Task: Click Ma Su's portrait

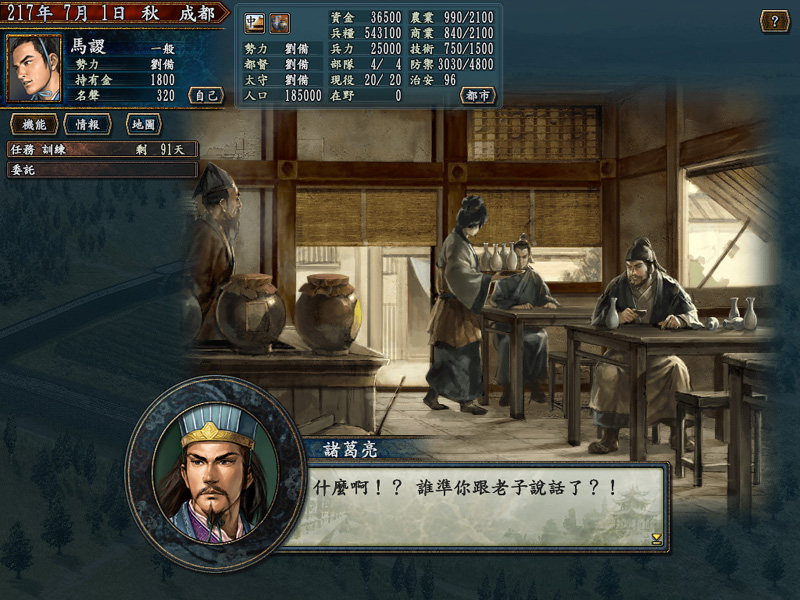Action: click(34, 69)
